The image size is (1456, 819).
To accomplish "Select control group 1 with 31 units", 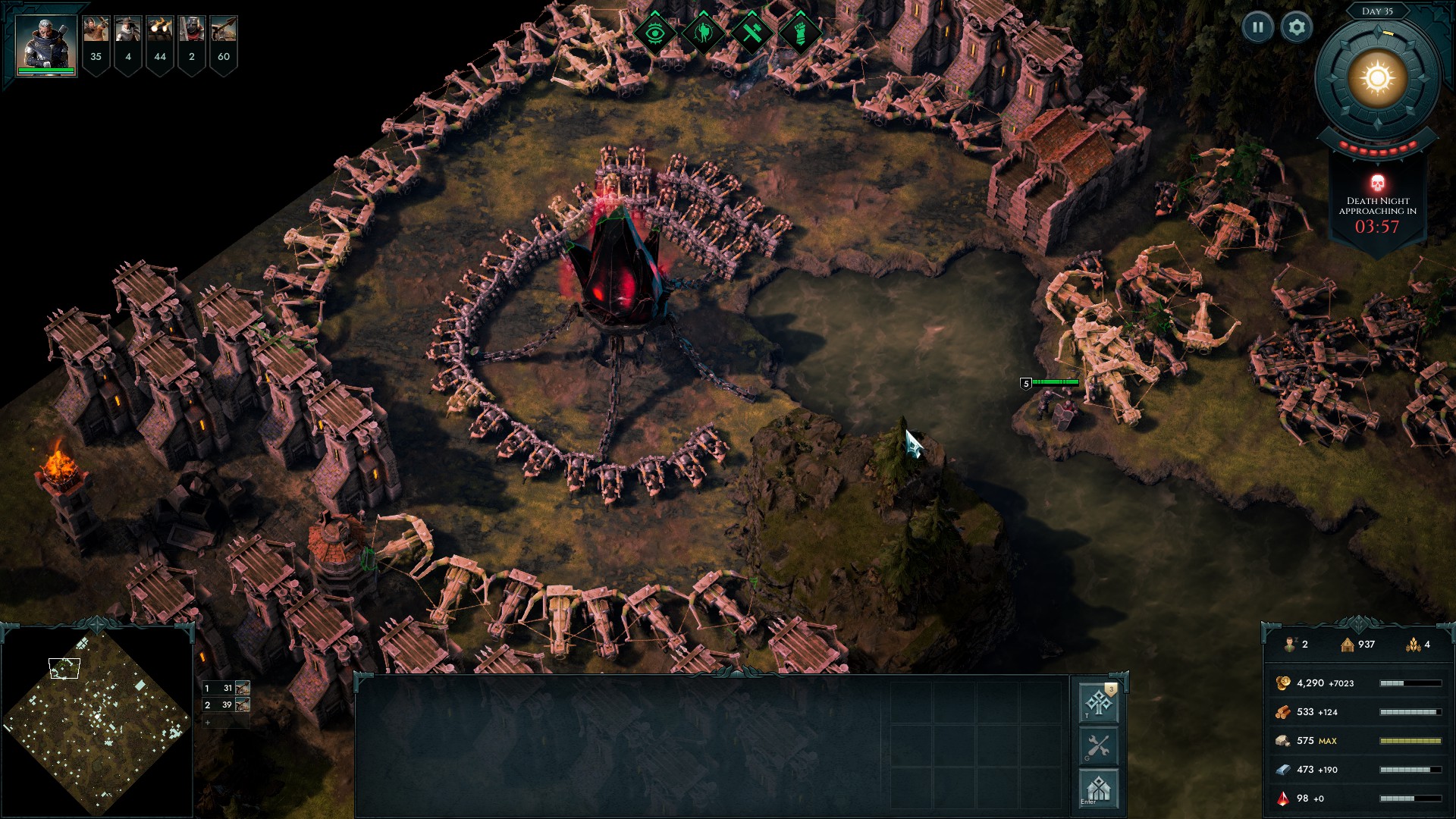I will click(225, 689).
